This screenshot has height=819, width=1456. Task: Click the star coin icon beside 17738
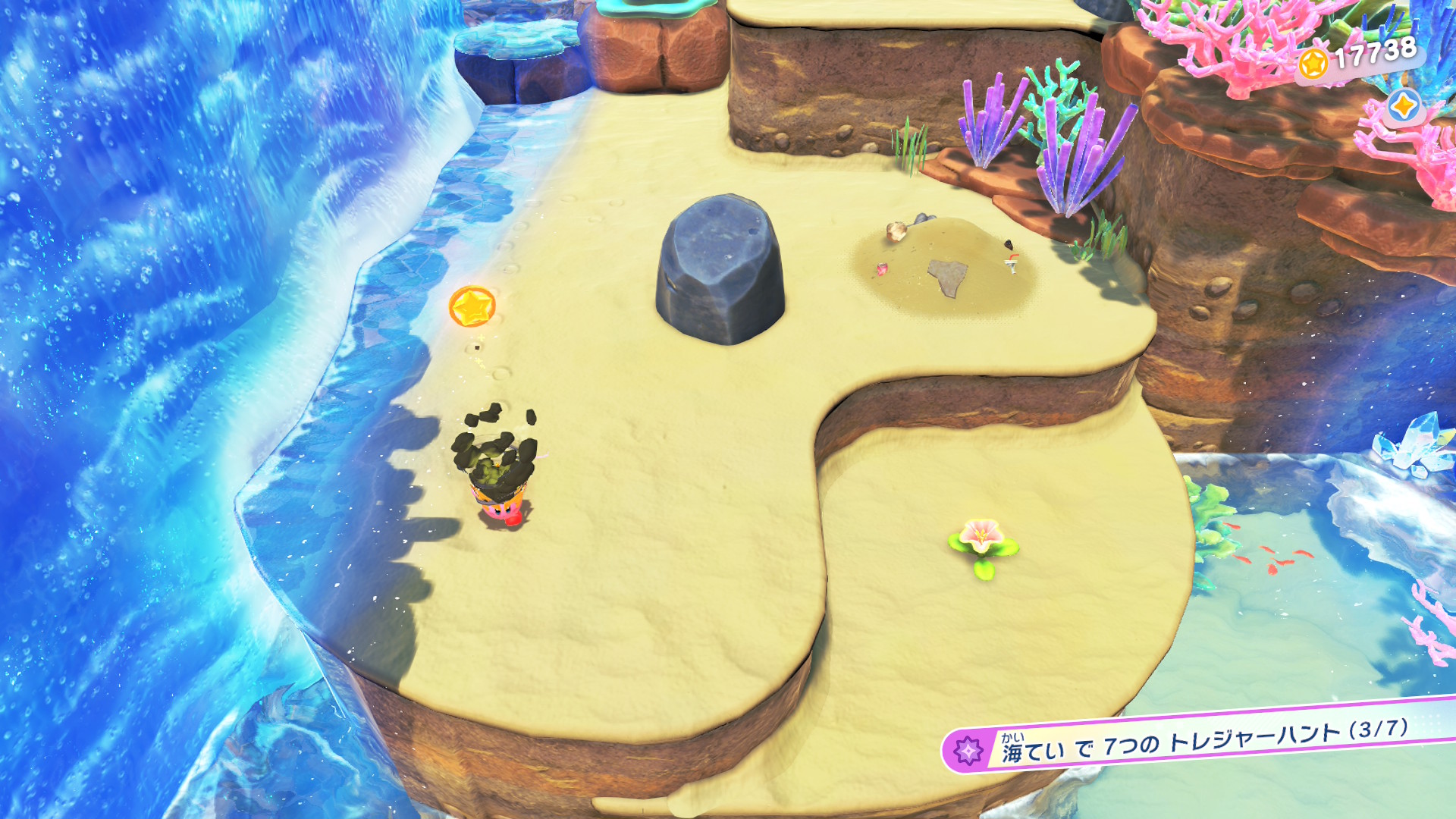click(1313, 64)
